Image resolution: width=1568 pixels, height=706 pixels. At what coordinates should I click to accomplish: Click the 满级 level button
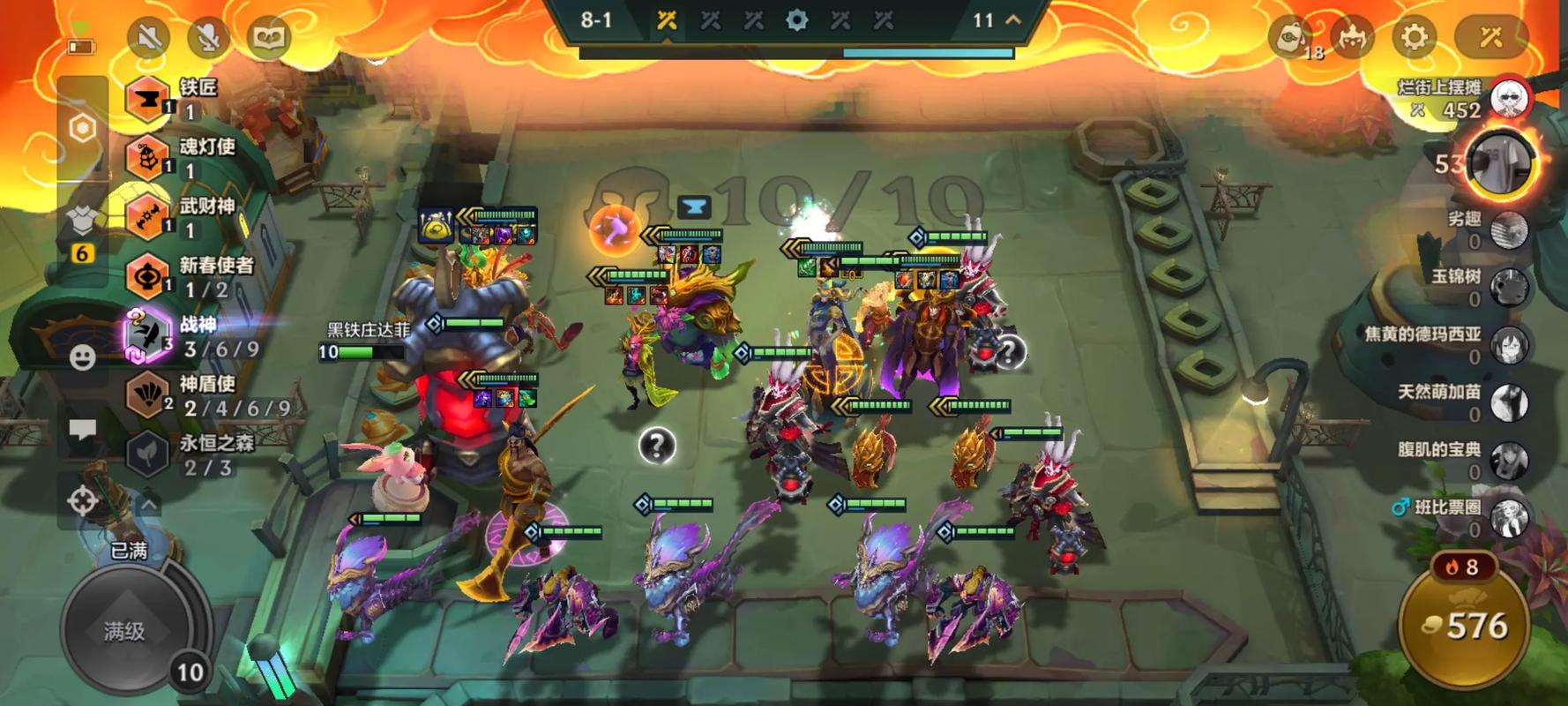click(125, 630)
